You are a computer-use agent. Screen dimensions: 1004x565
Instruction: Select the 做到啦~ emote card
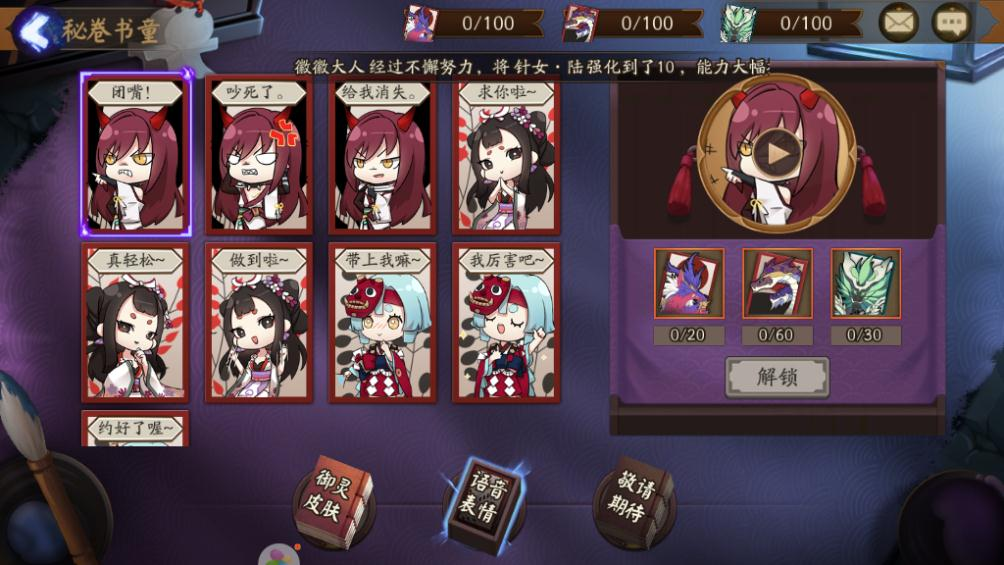[x=259, y=323]
